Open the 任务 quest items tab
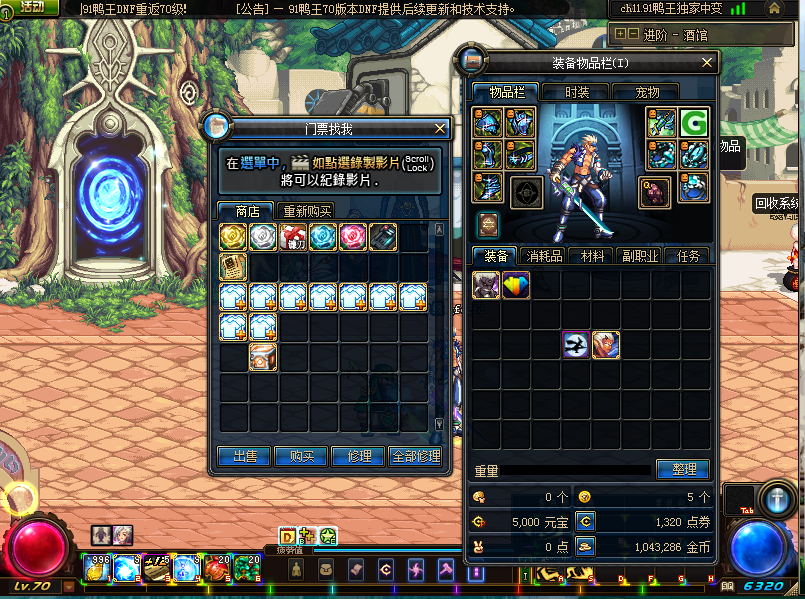The image size is (805, 599). pos(687,256)
